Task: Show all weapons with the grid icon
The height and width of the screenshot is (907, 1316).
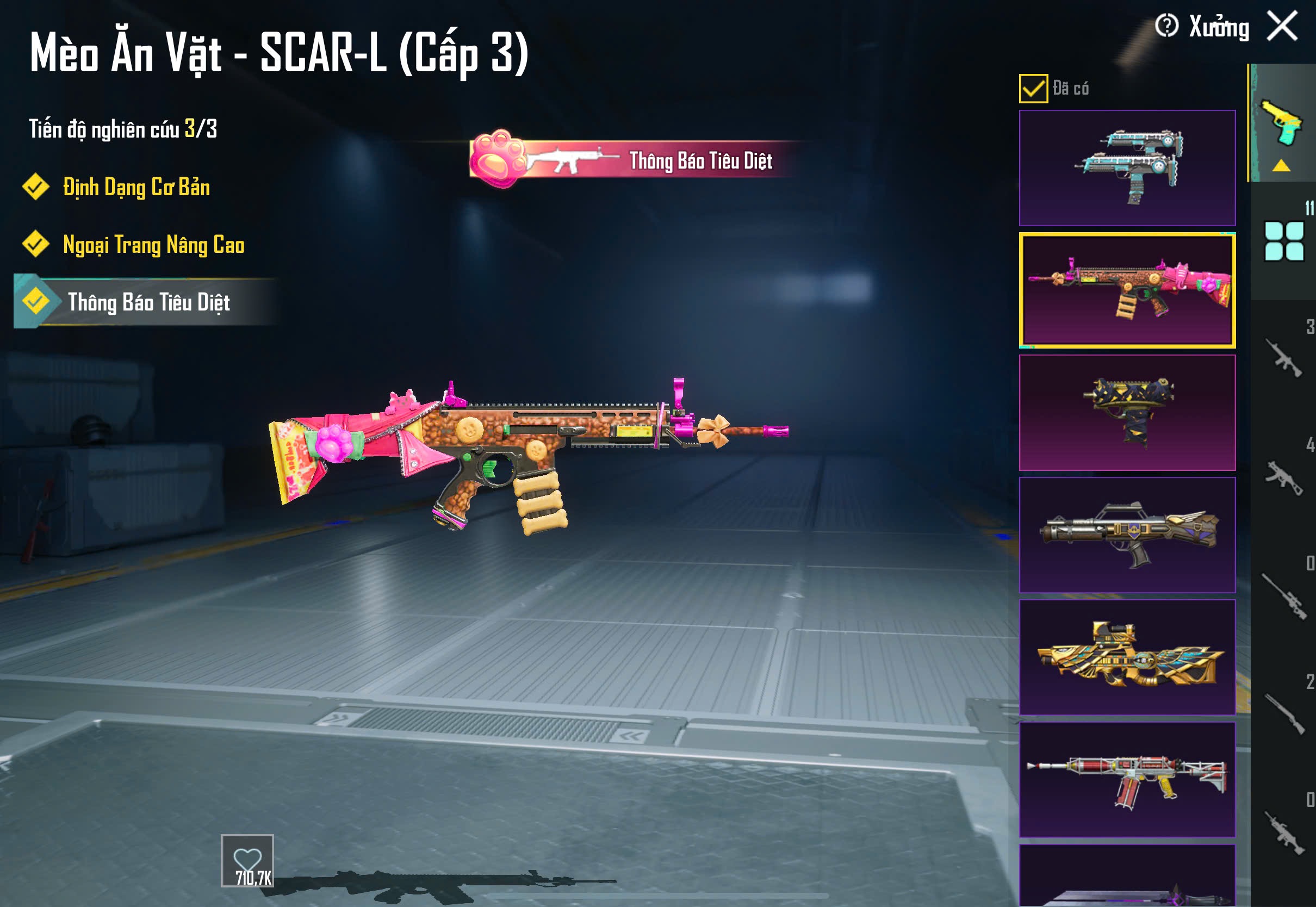Action: pyautogui.click(x=1283, y=241)
